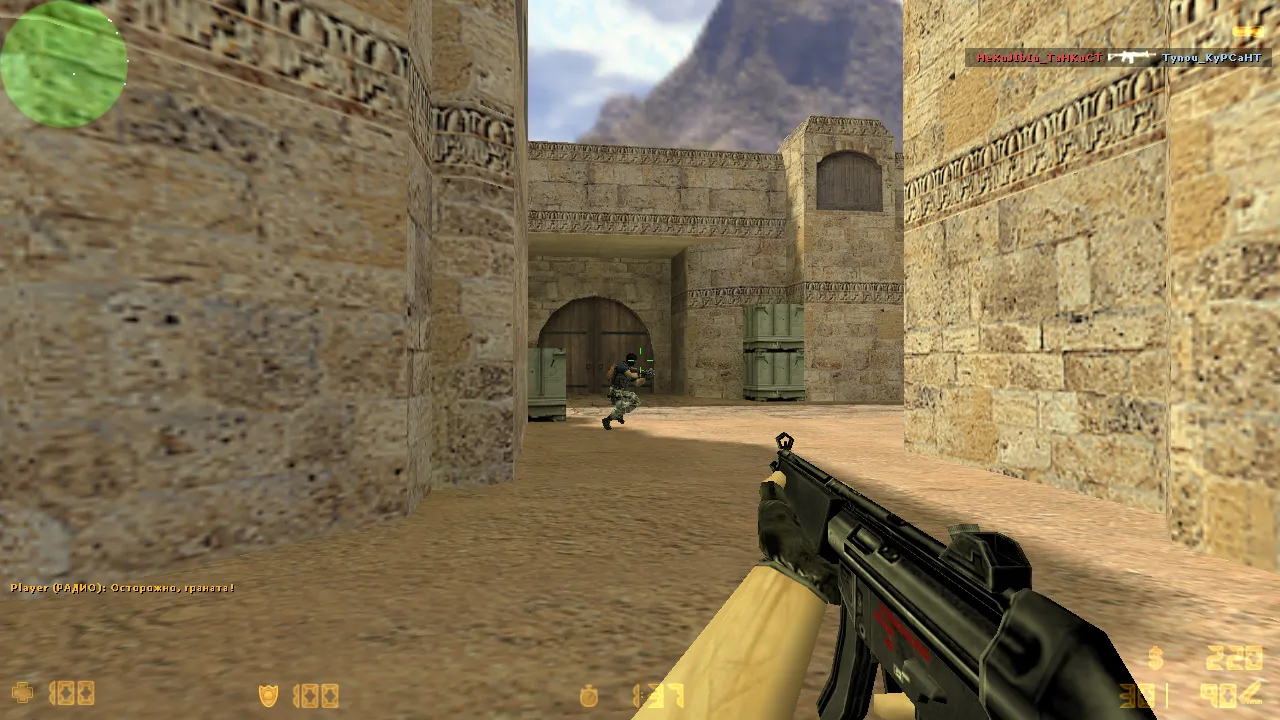Click the rifle icon in the kill feed
This screenshot has width=1280, height=720.
[x=1130, y=58]
